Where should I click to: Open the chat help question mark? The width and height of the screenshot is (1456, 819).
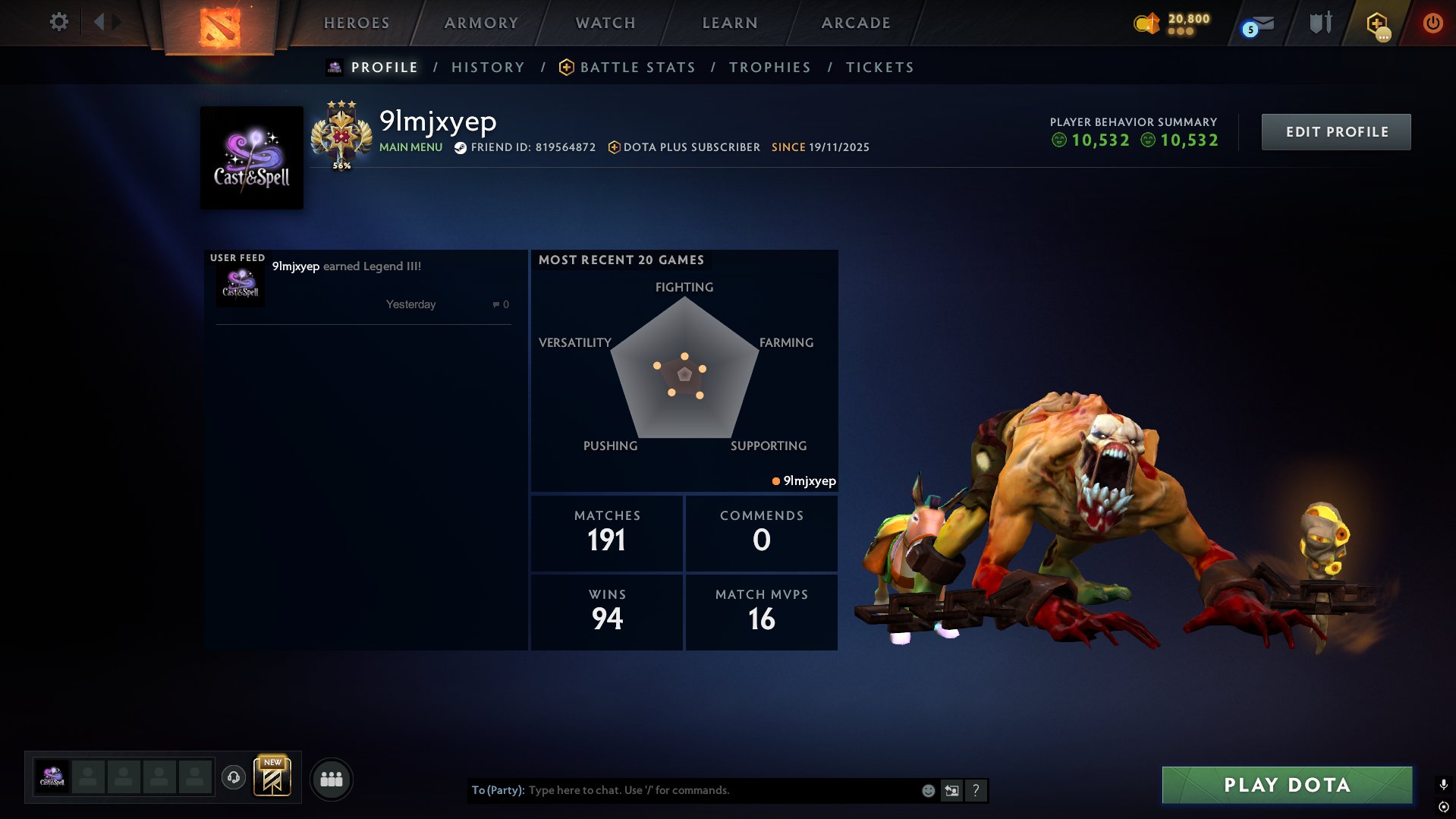pyautogui.click(x=976, y=790)
